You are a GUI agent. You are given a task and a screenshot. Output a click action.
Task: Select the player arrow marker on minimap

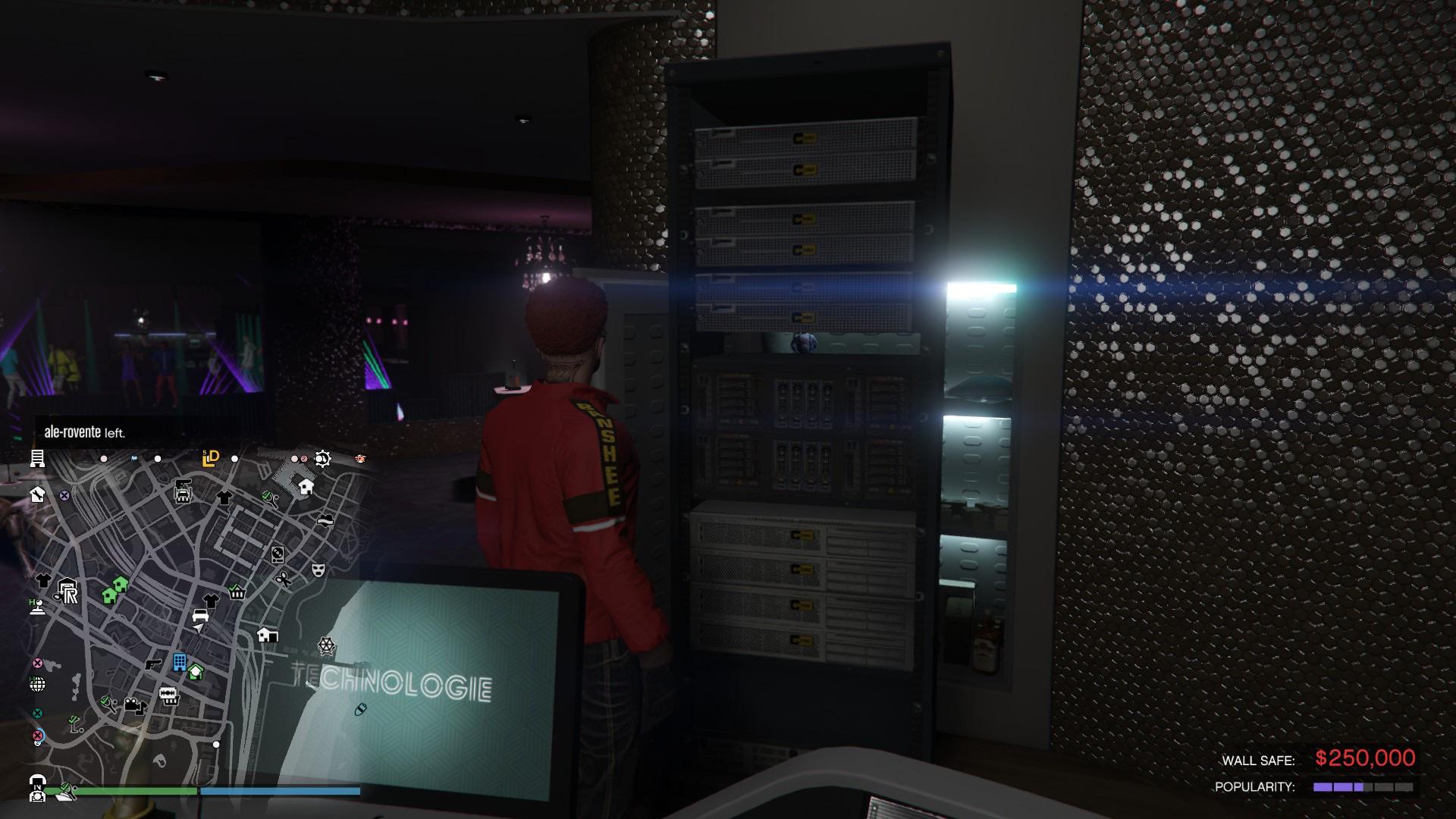198,627
